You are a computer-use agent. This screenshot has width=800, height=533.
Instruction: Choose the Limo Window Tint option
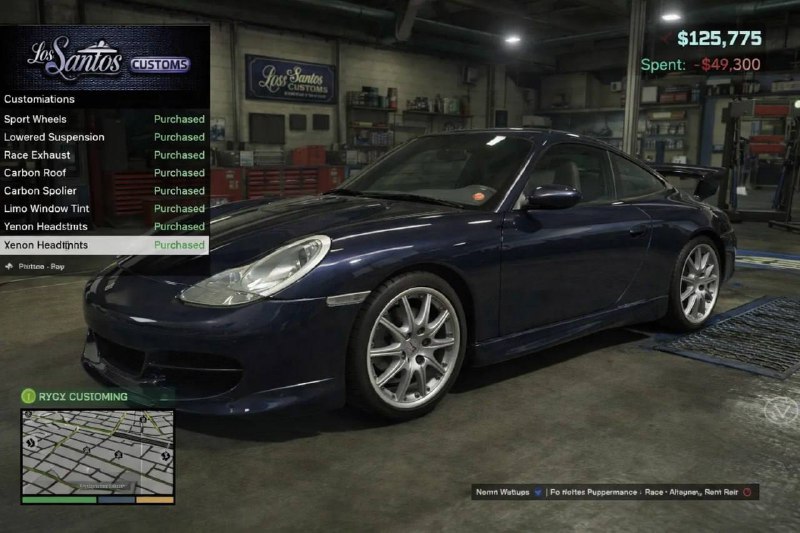pos(104,209)
